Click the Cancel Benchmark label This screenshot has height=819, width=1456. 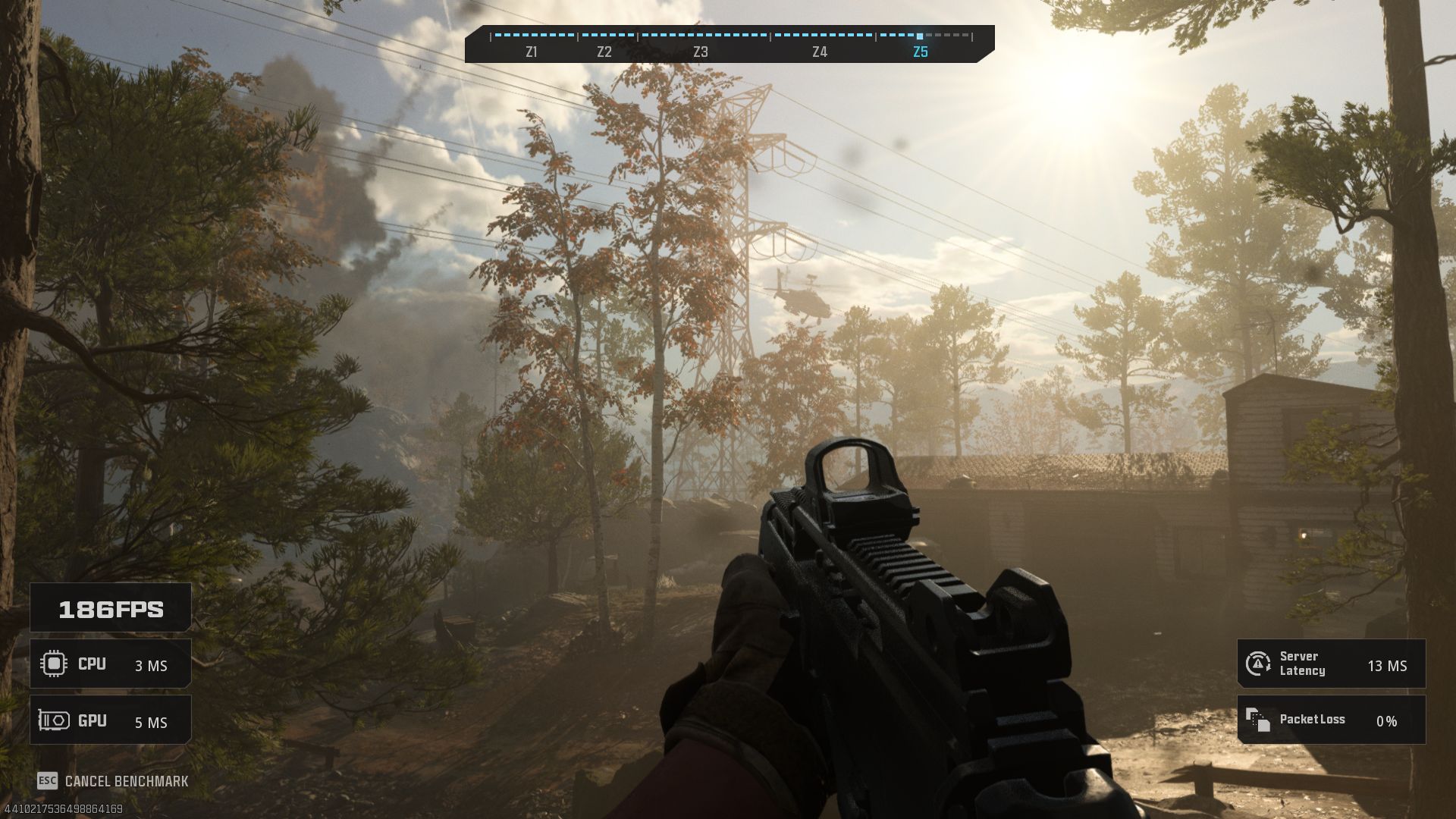[x=126, y=781]
